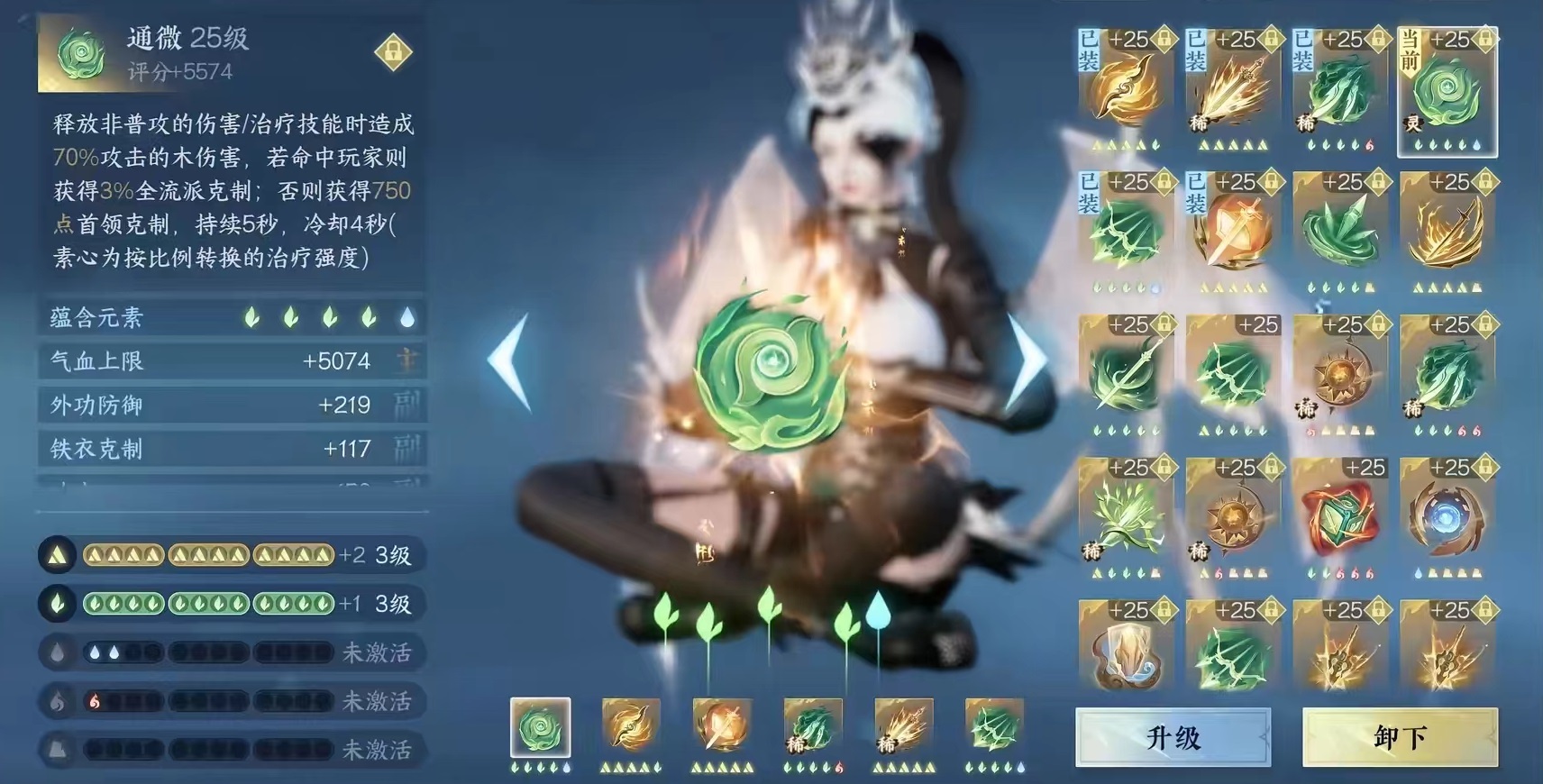Select the 气血上限 main stat row
This screenshot has width=1543, height=784.
[232, 361]
